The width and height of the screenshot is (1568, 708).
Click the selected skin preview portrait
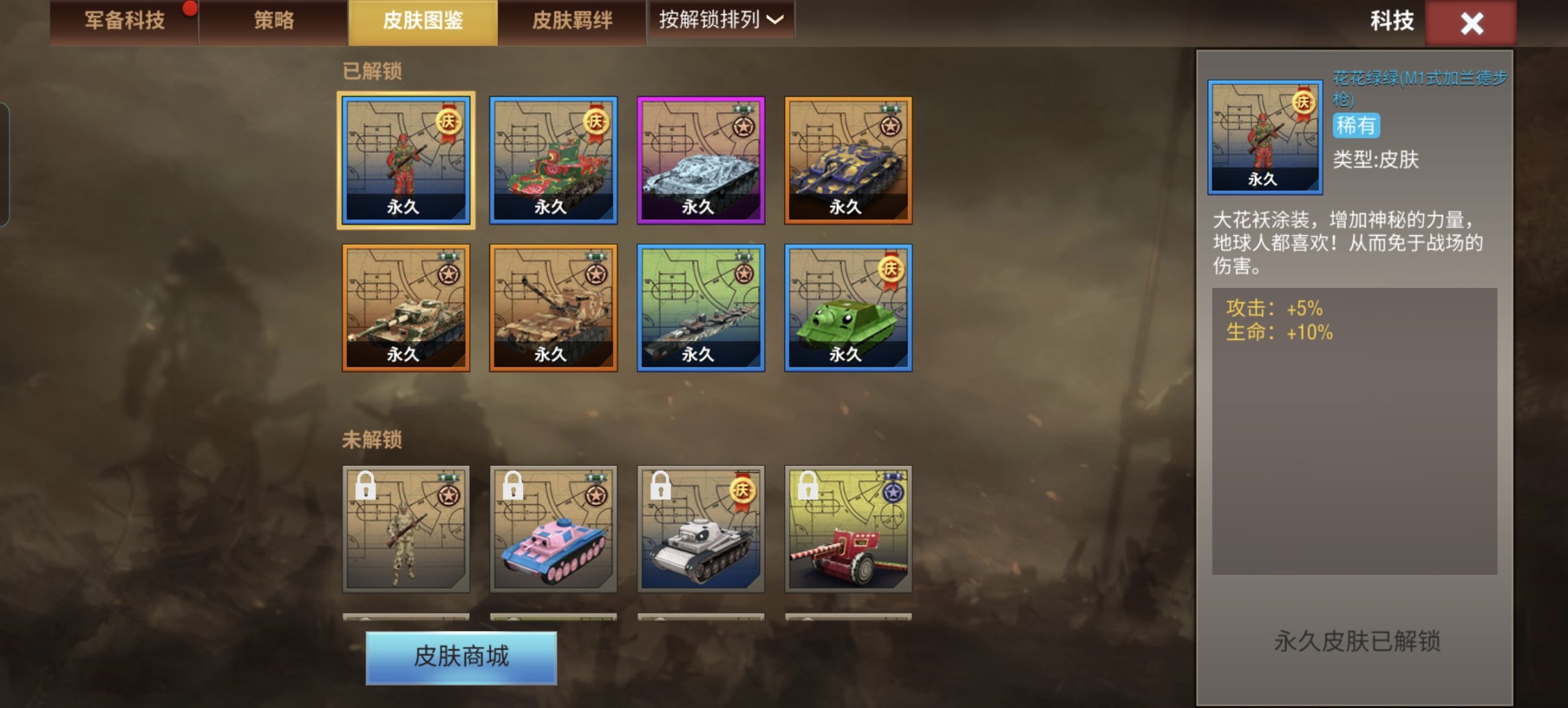tap(1265, 136)
